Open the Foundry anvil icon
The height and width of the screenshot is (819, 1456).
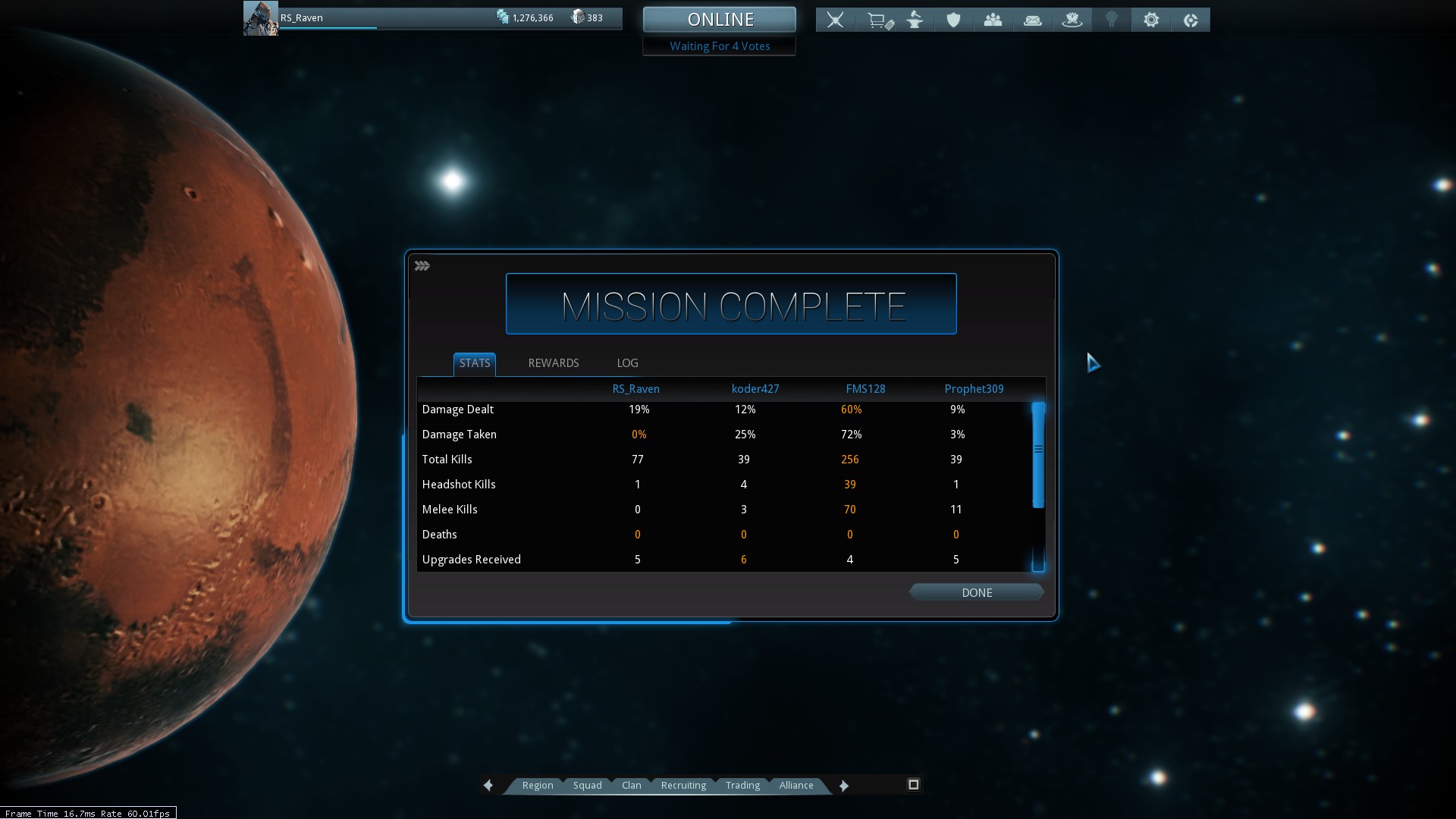(915, 20)
